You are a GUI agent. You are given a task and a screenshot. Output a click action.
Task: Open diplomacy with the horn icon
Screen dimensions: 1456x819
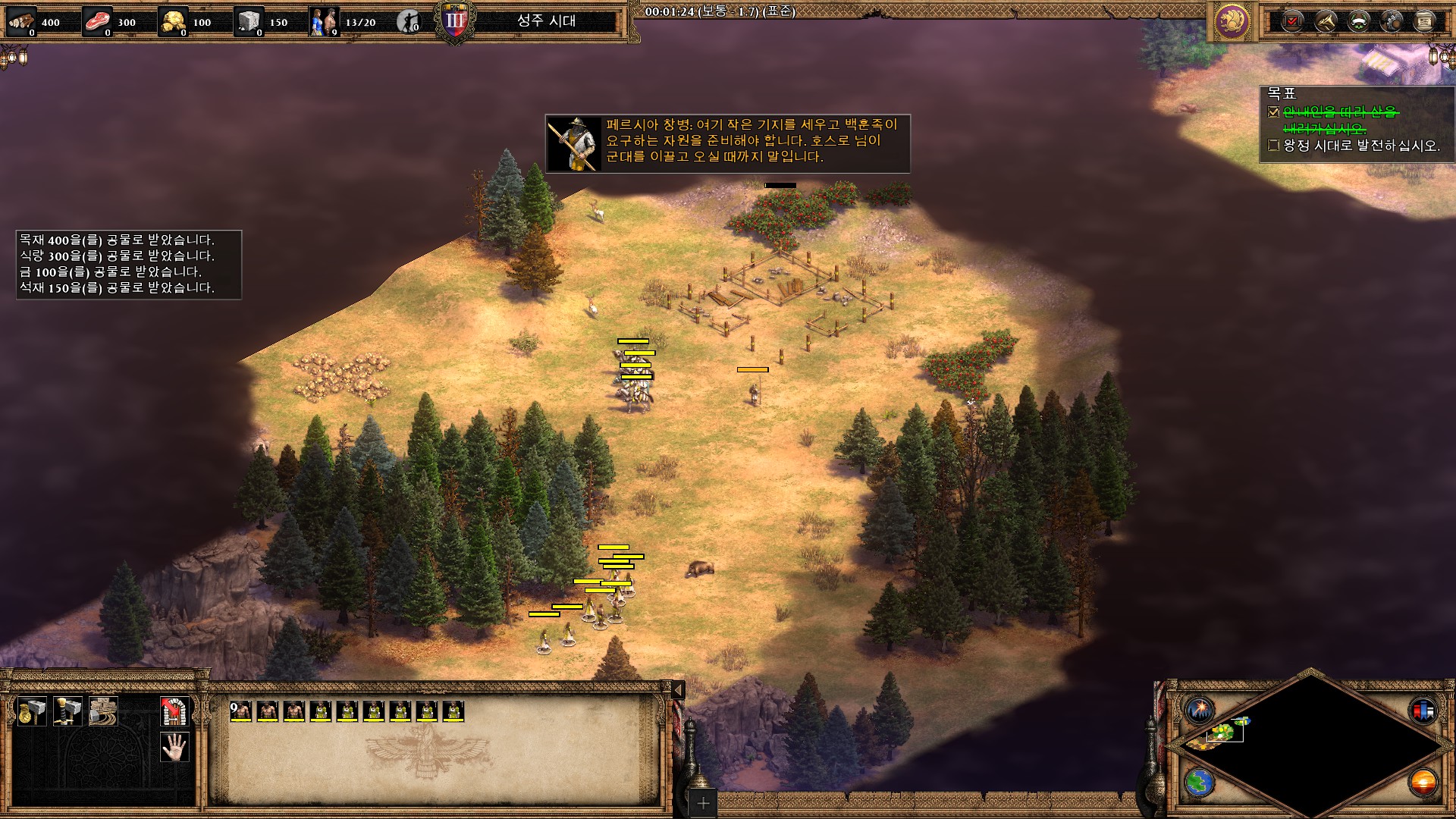tap(1326, 20)
